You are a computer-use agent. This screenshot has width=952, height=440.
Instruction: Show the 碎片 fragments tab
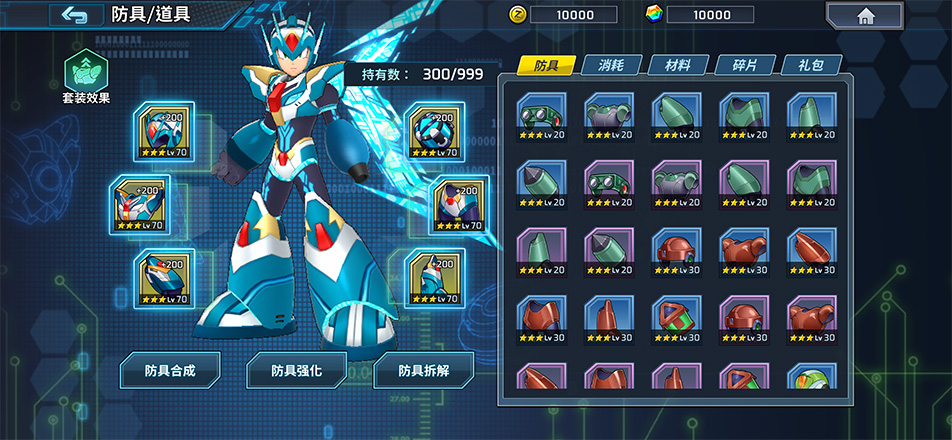745,66
